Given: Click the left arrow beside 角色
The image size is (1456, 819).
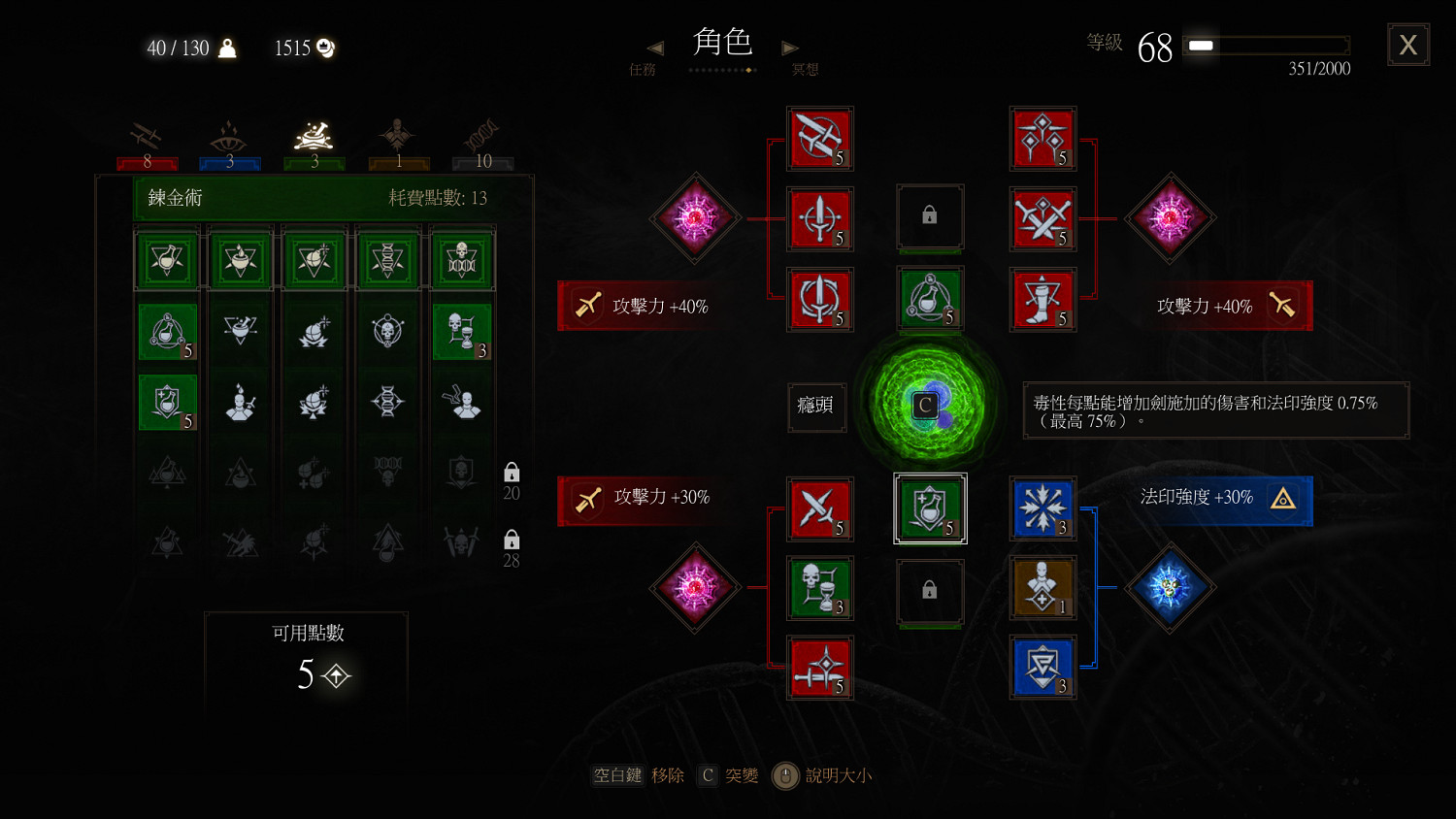Looking at the screenshot, I should [x=654, y=47].
